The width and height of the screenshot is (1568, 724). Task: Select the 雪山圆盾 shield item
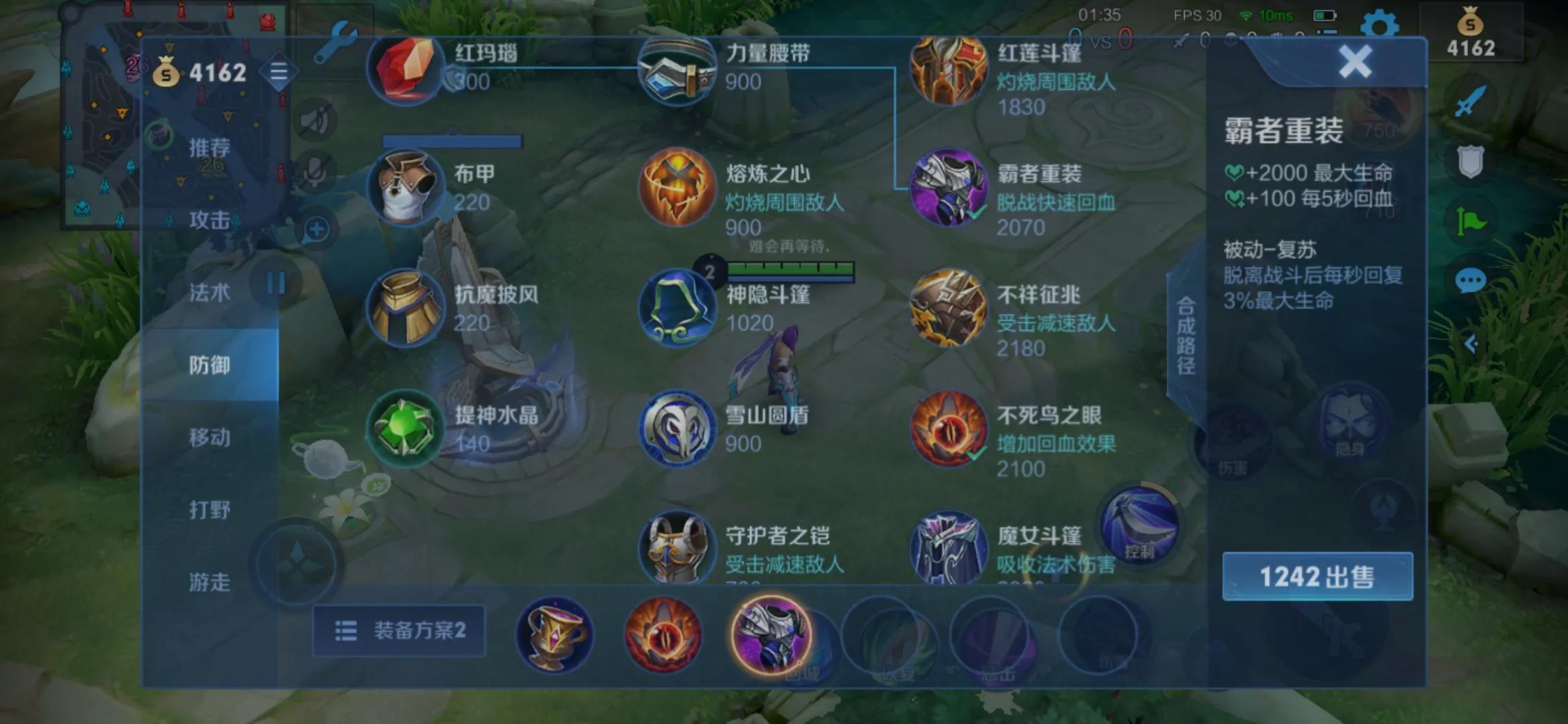(677, 429)
